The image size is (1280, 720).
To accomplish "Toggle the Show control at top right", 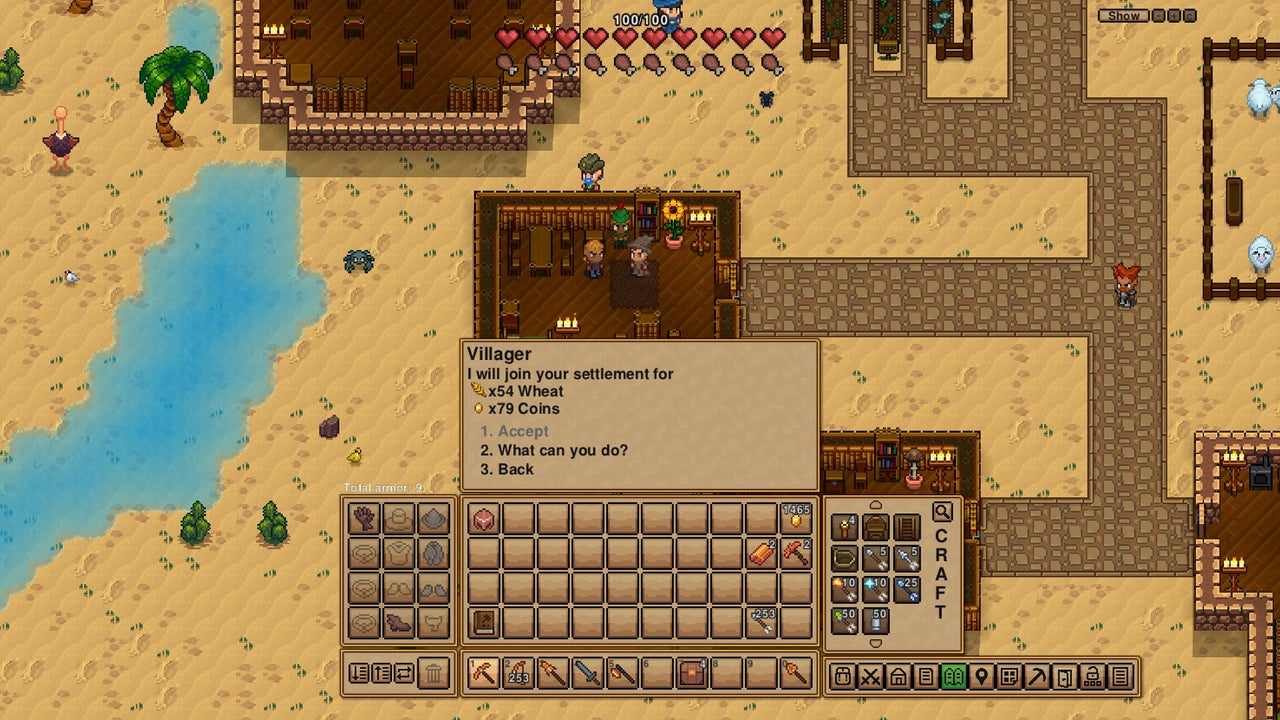I will [x=1122, y=16].
